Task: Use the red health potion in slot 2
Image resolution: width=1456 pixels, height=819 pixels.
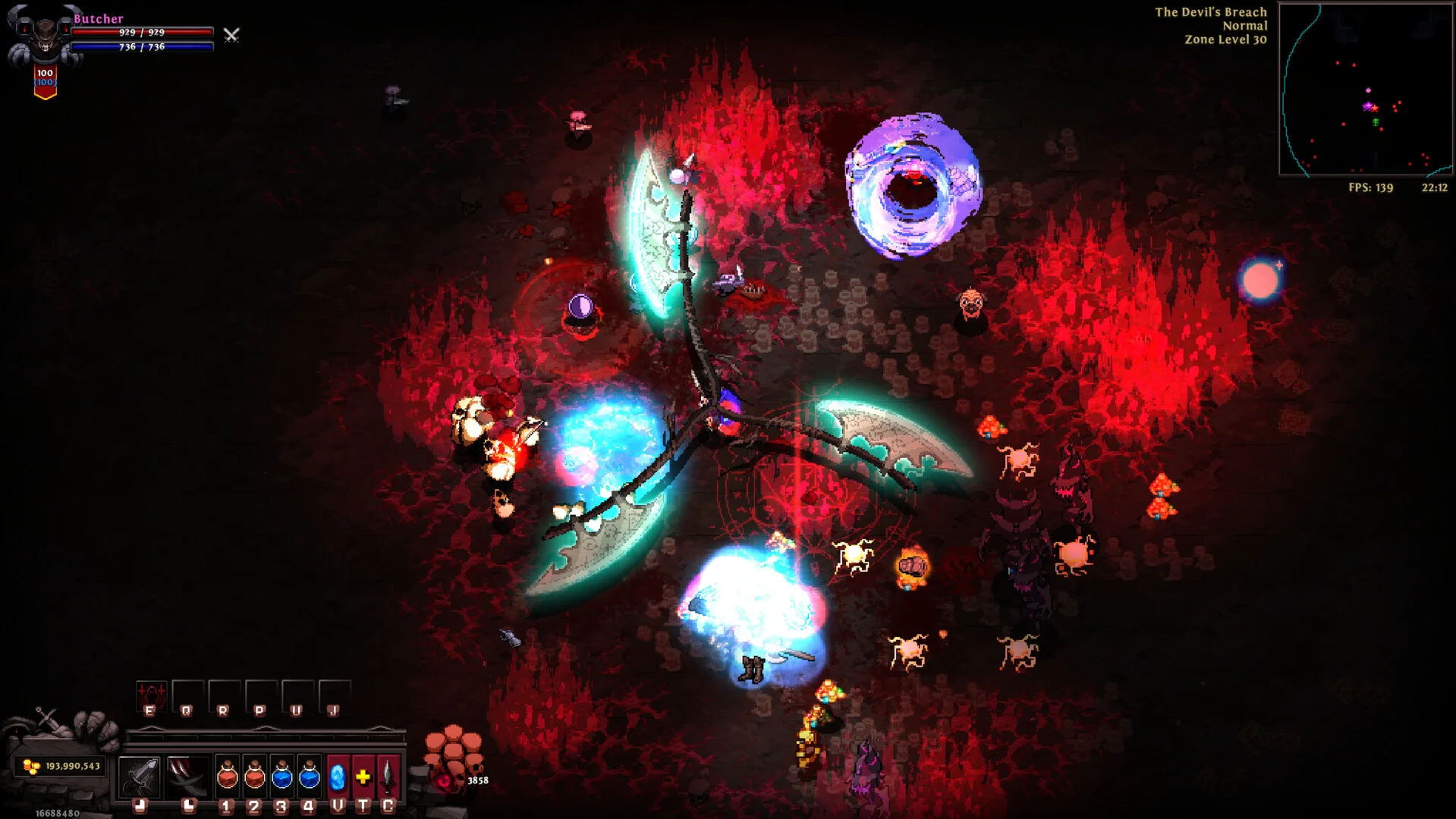Action: pyautogui.click(x=254, y=776)
